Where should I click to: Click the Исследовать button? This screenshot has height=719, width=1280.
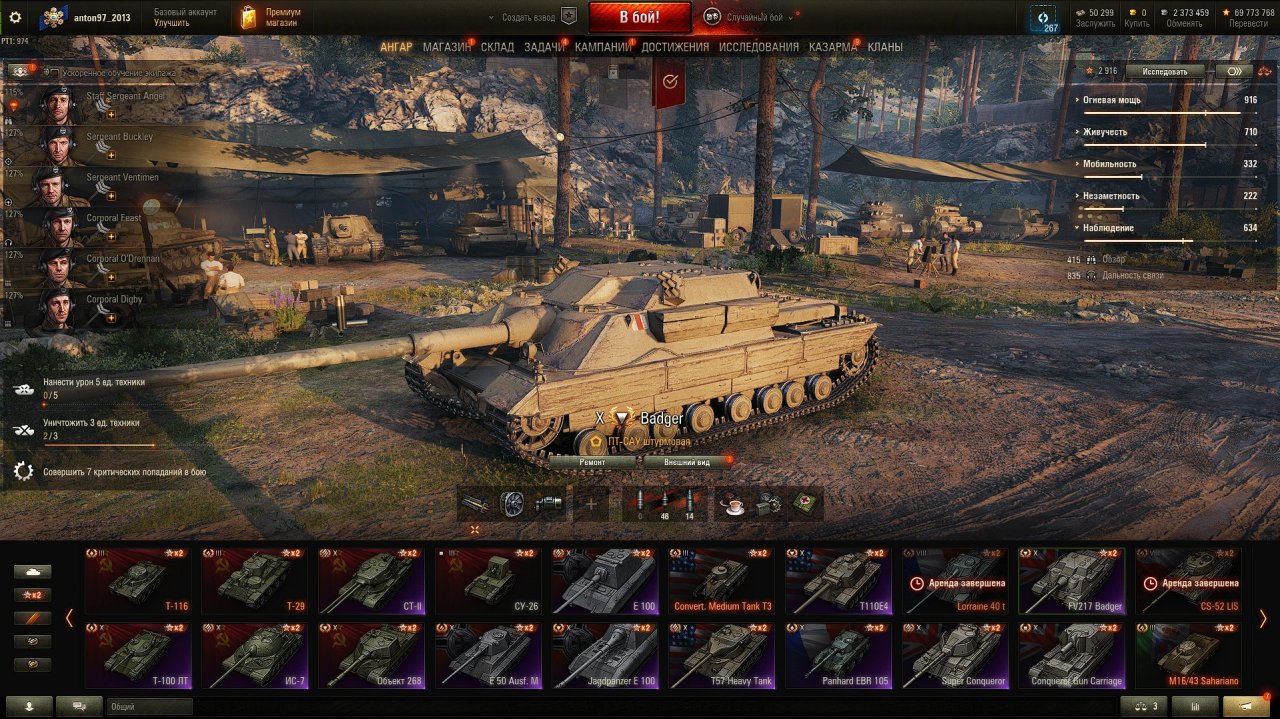coord(1164,72)
